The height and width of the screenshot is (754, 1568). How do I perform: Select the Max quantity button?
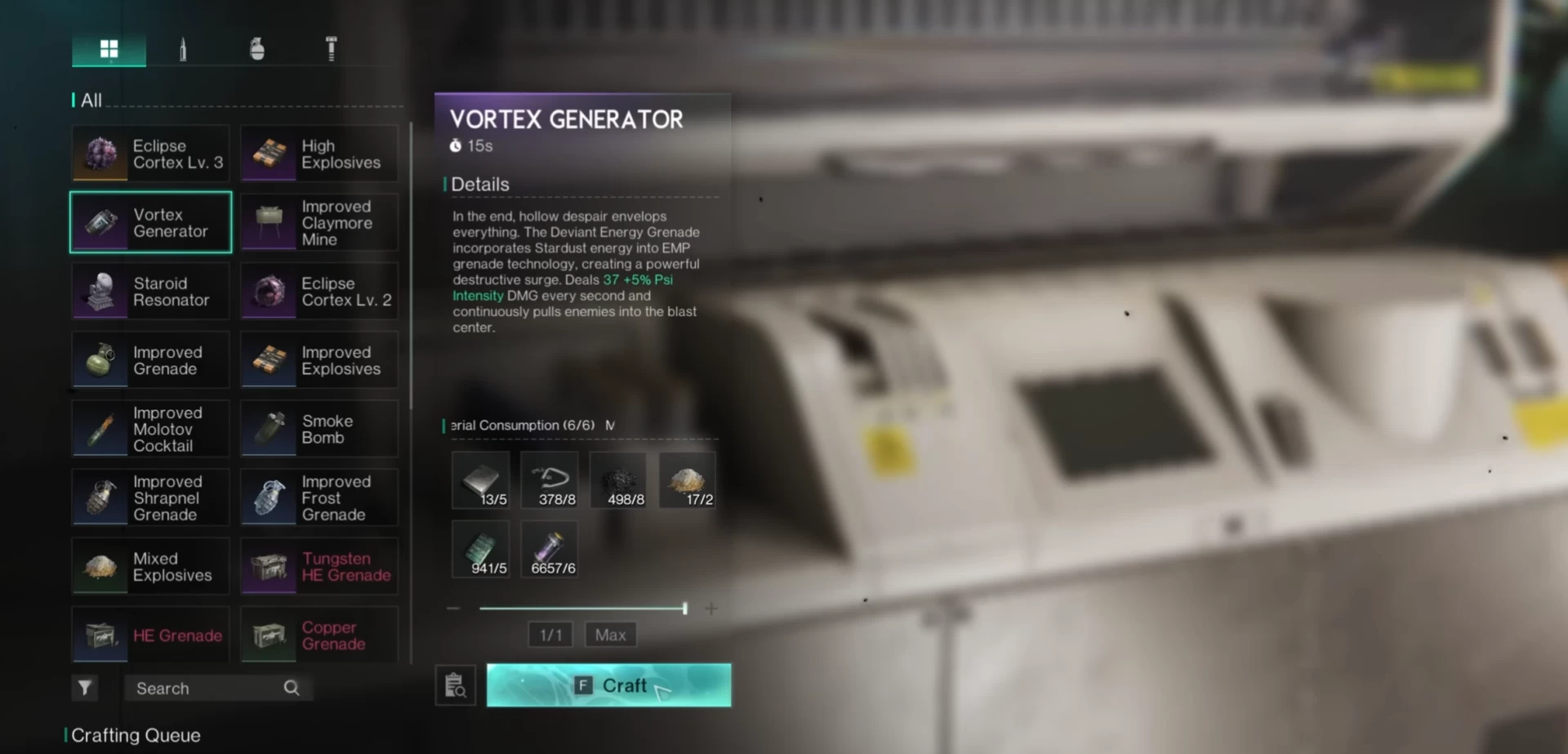[x=610, y=635]
